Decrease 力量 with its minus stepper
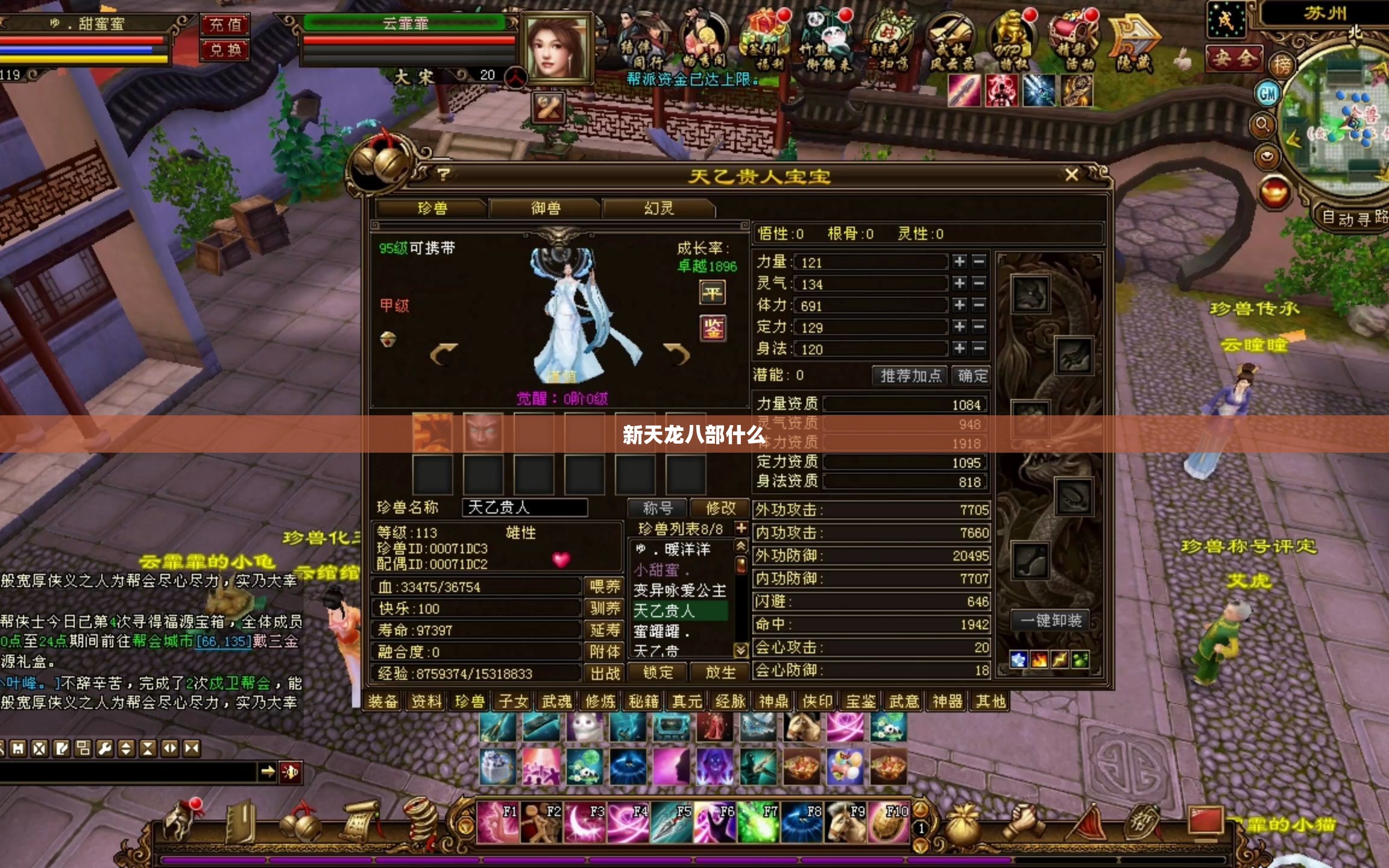Screen dimensions: 1389x868 coord(980,262)
